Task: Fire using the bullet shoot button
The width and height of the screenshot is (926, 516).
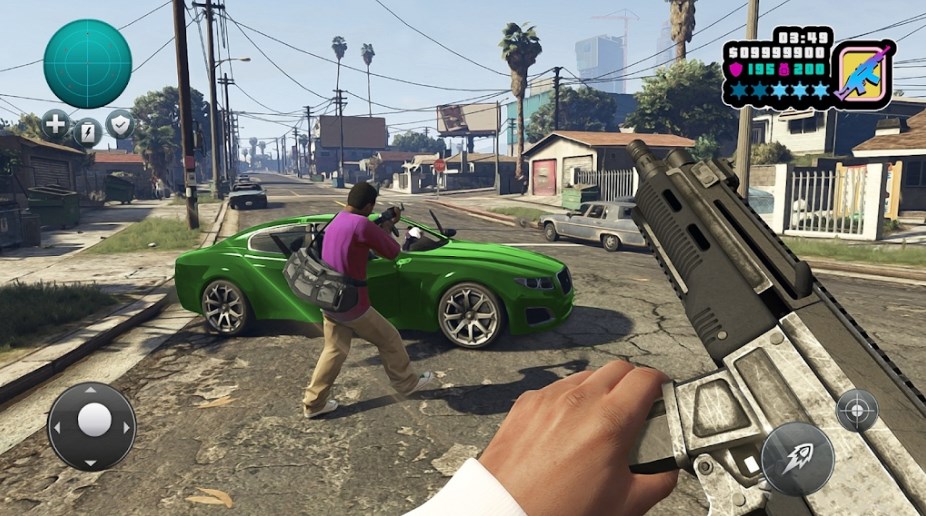Action: click(x=797, y=459)
